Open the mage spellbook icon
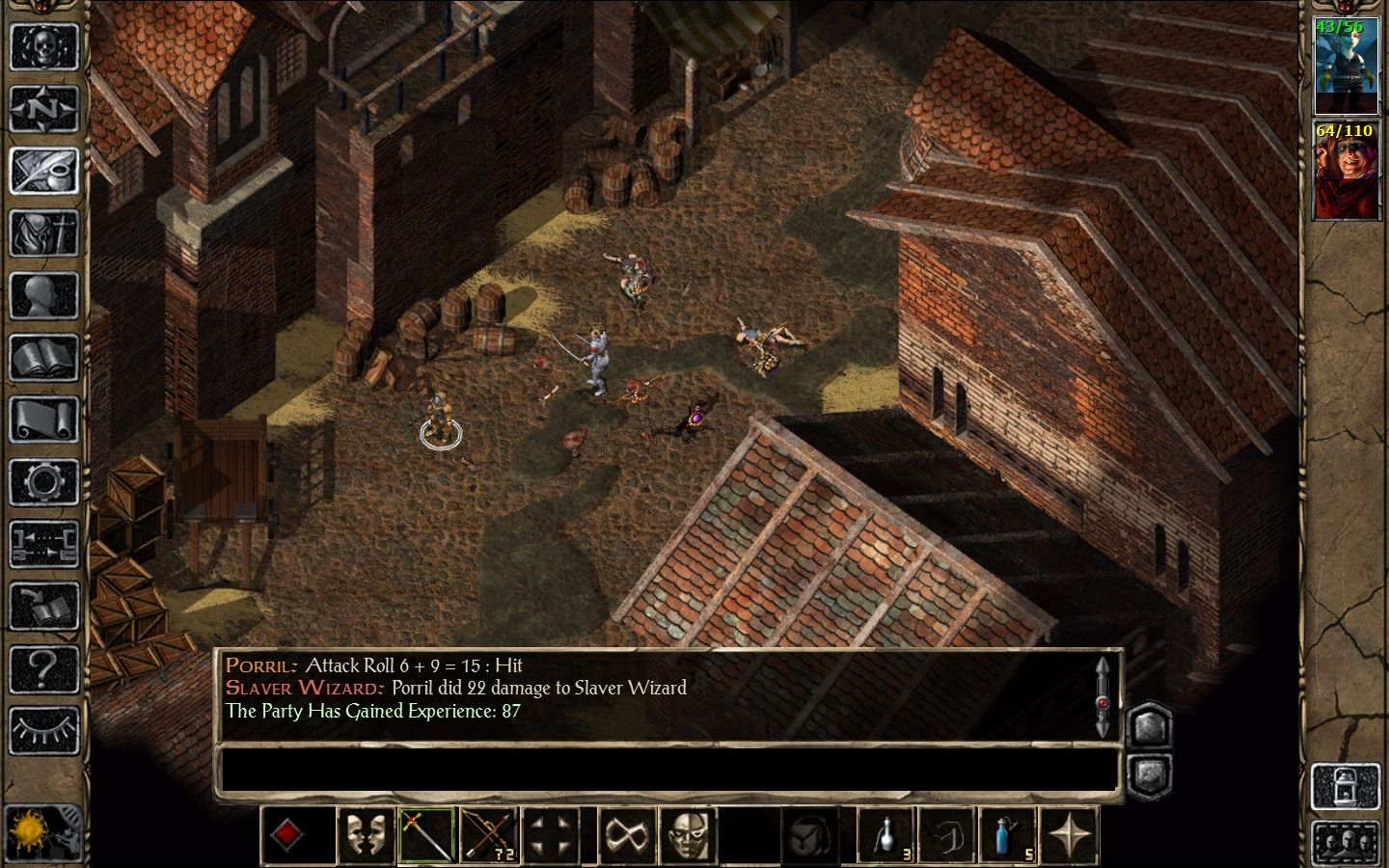1389x868 pixels. [43, 359]
